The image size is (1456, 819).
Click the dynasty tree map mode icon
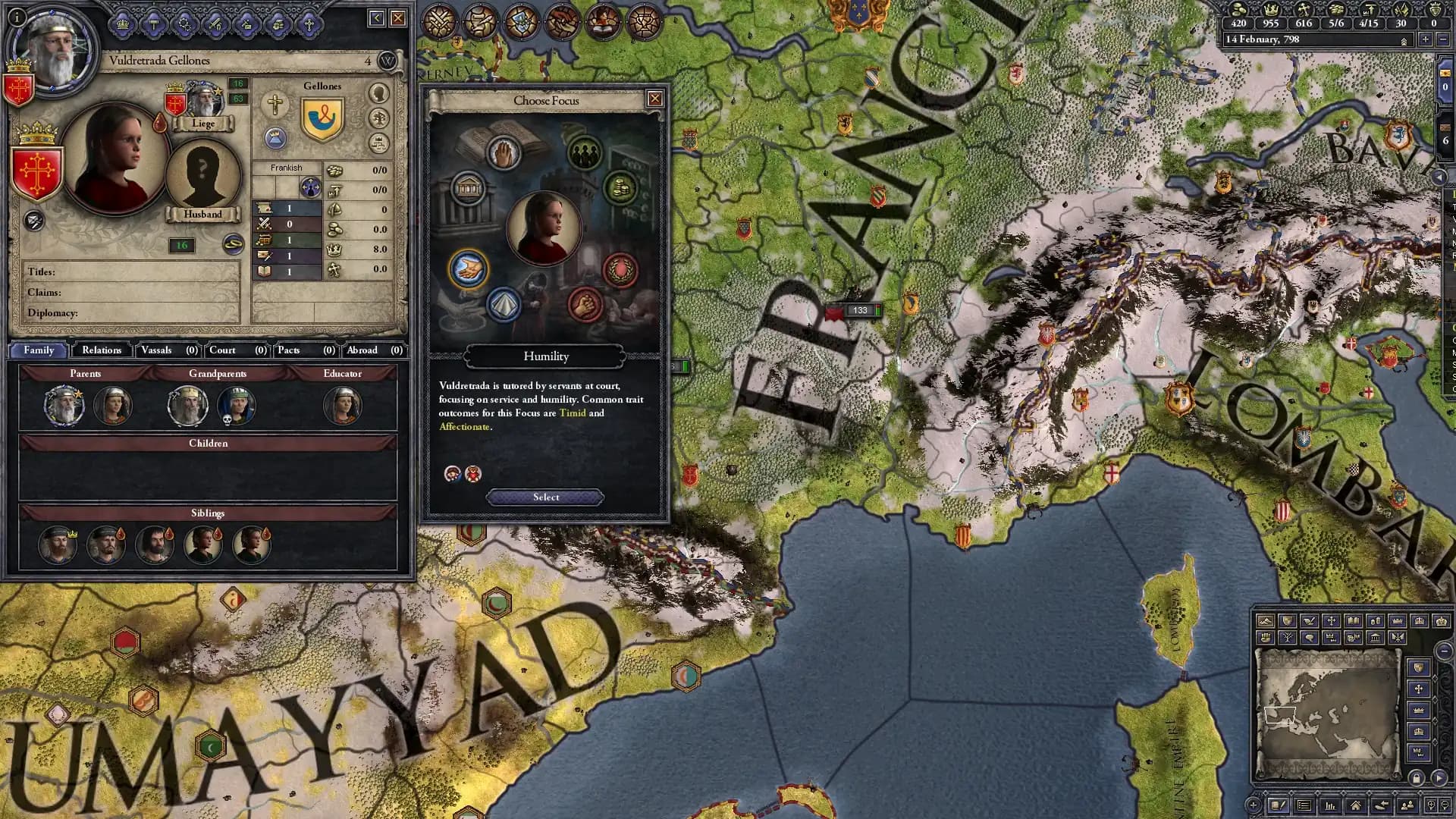(1288, 637)
